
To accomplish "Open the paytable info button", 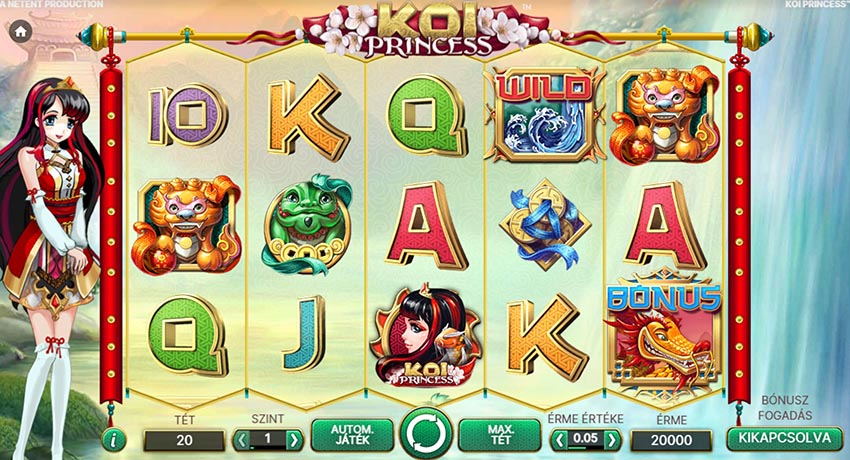I will click(x=114, y=439).
